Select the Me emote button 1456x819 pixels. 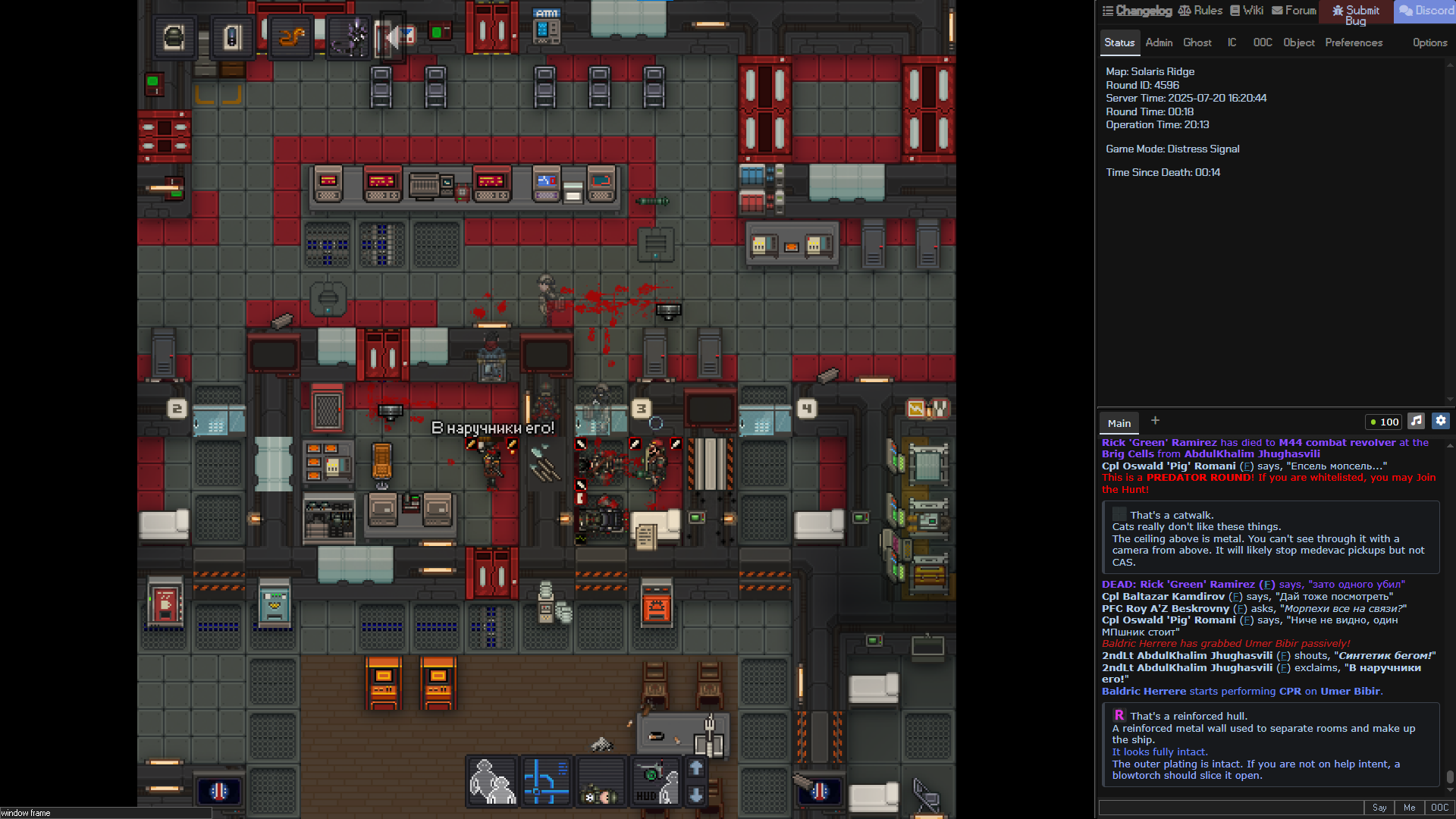(x=1409, y=808)
